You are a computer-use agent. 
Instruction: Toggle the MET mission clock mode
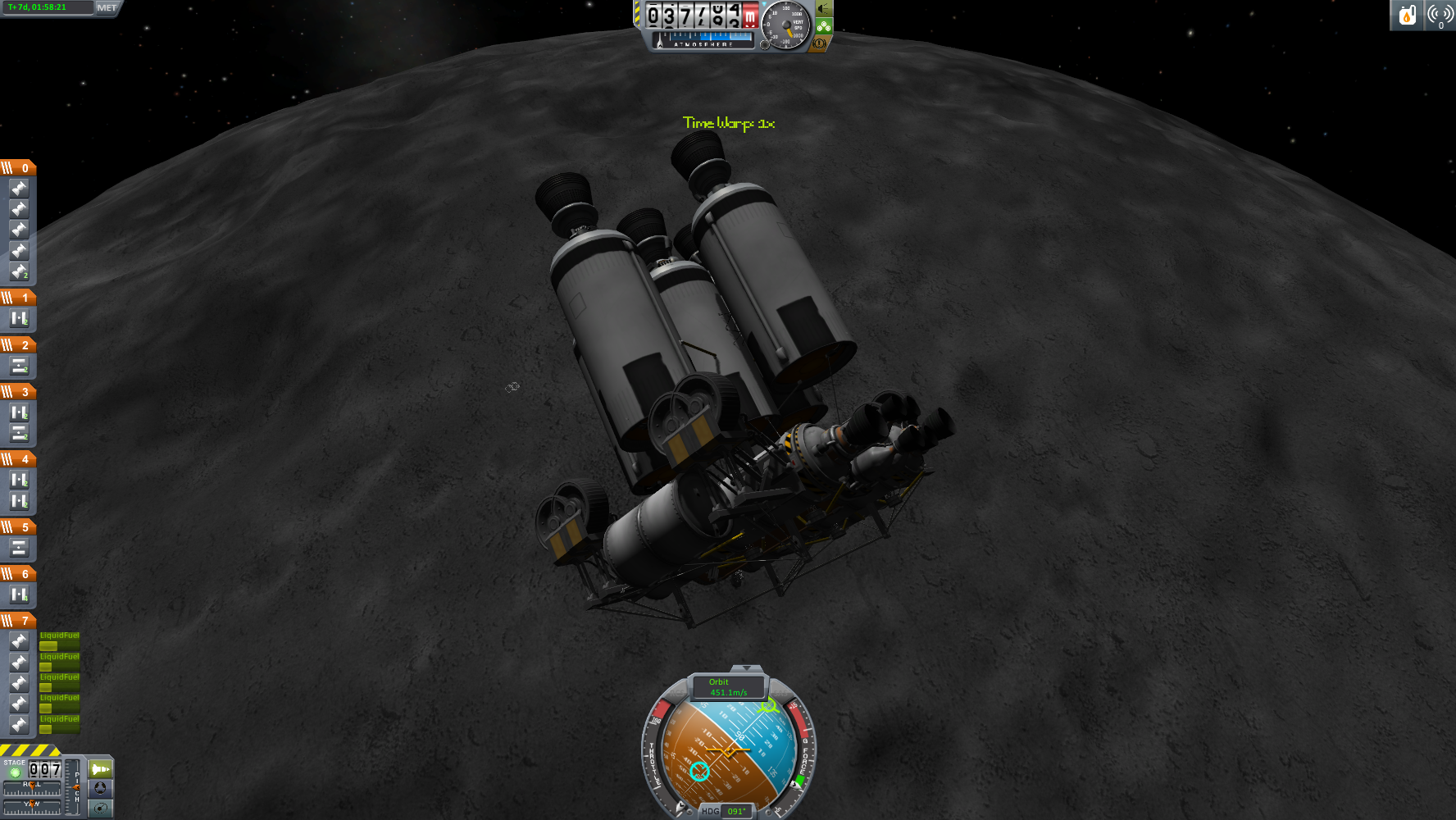pos(107,7)
